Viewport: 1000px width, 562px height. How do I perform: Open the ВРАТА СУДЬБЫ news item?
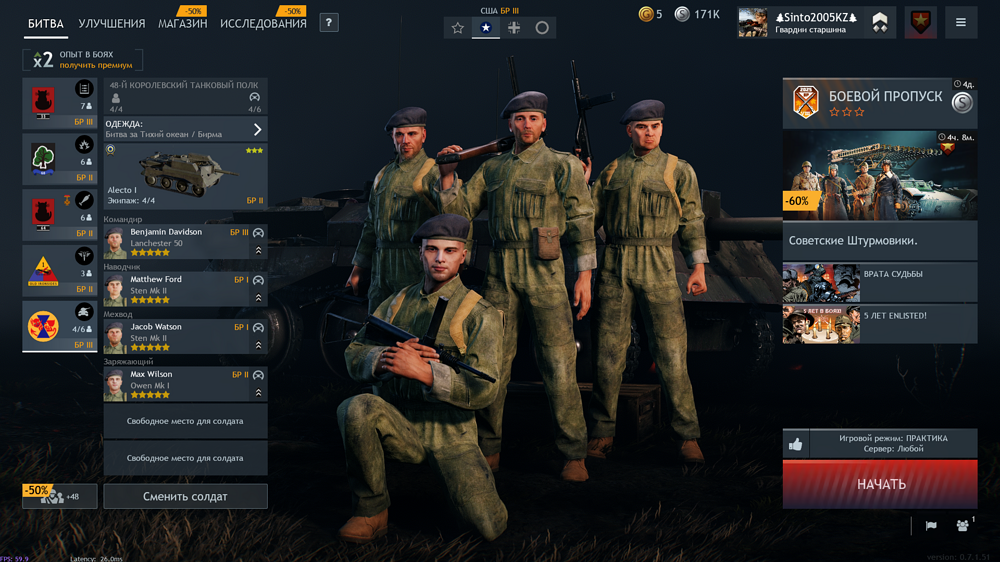click(x=880, y=283)
